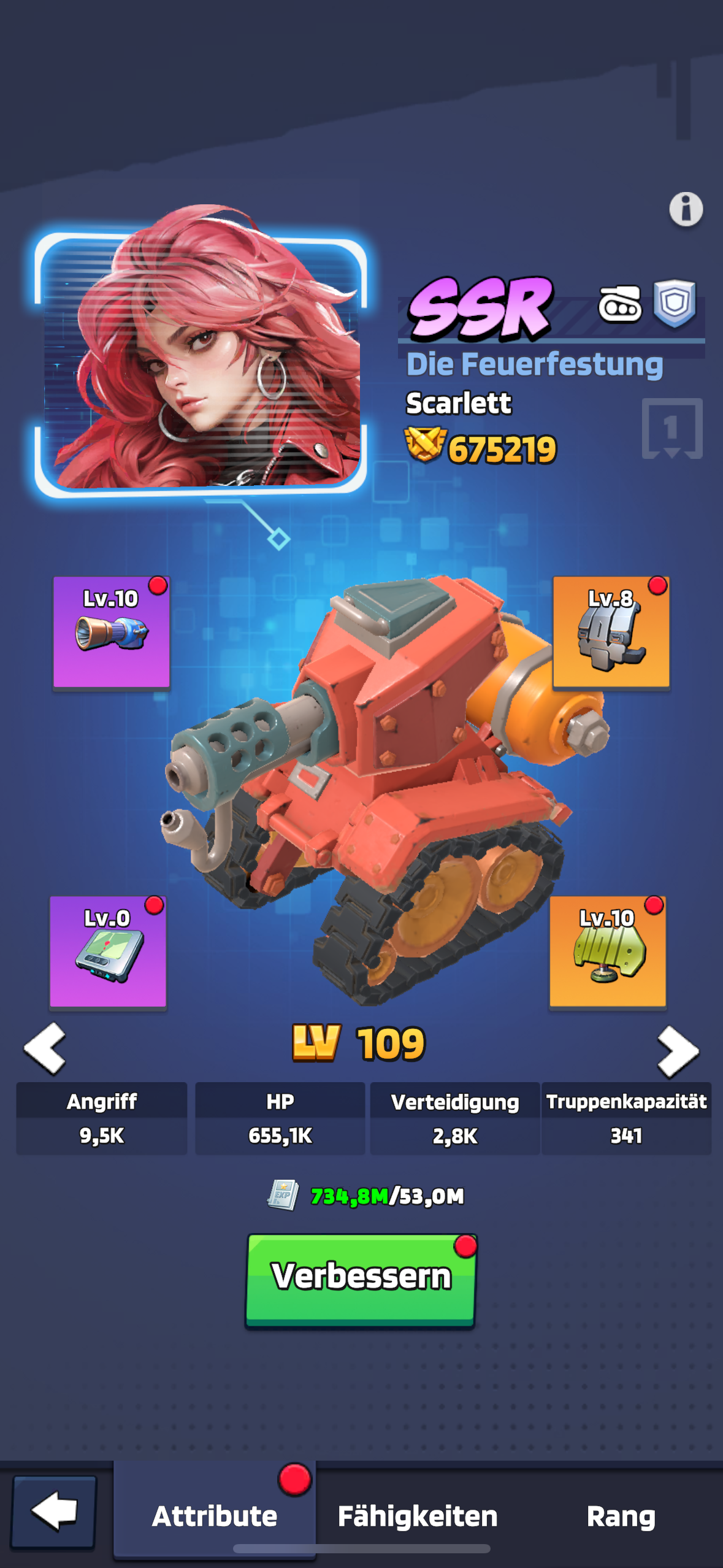Open the info icon

pyautogui.click(x=686, y=209)
